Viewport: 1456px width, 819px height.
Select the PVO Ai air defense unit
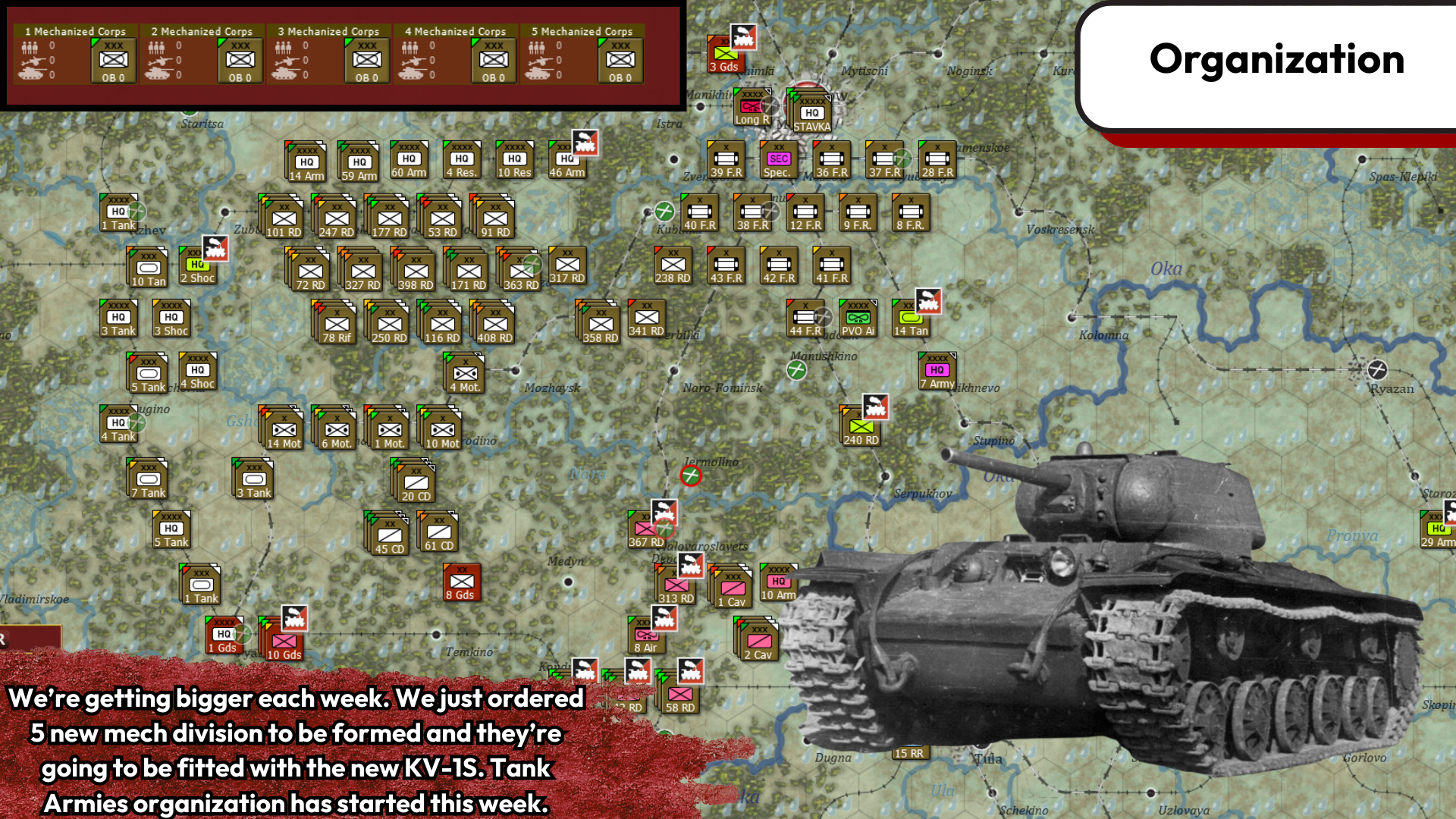(858, 318)
